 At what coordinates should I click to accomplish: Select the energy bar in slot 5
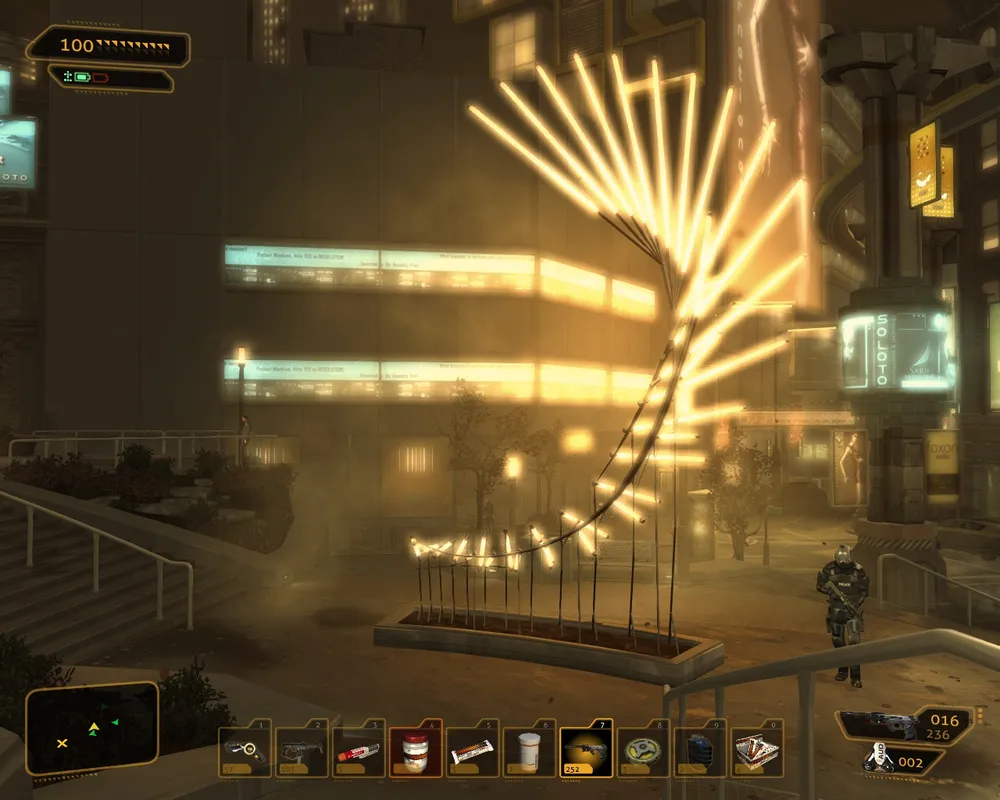coord(471,751)
